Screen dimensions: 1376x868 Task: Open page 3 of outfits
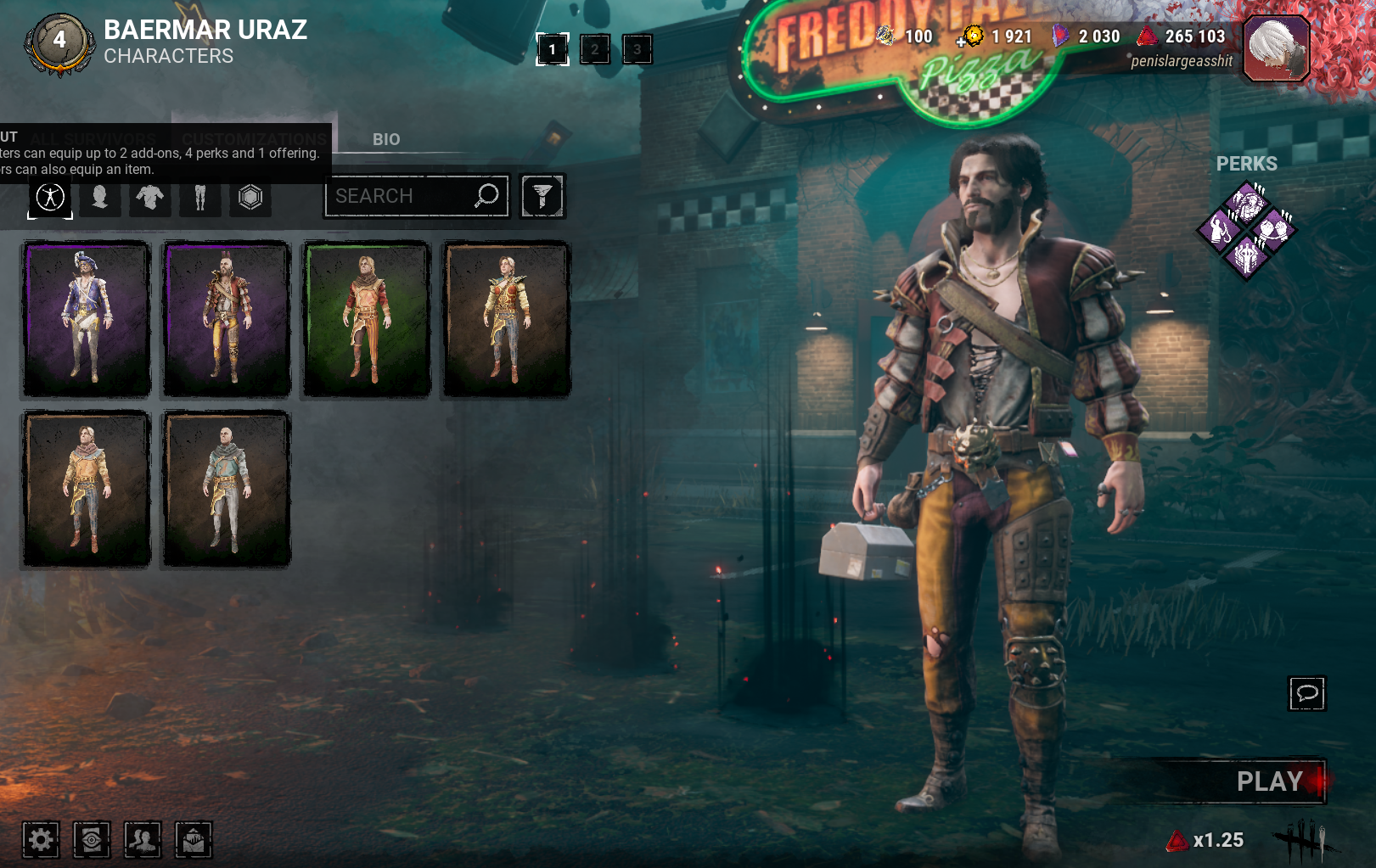click(x=637, y=49)
